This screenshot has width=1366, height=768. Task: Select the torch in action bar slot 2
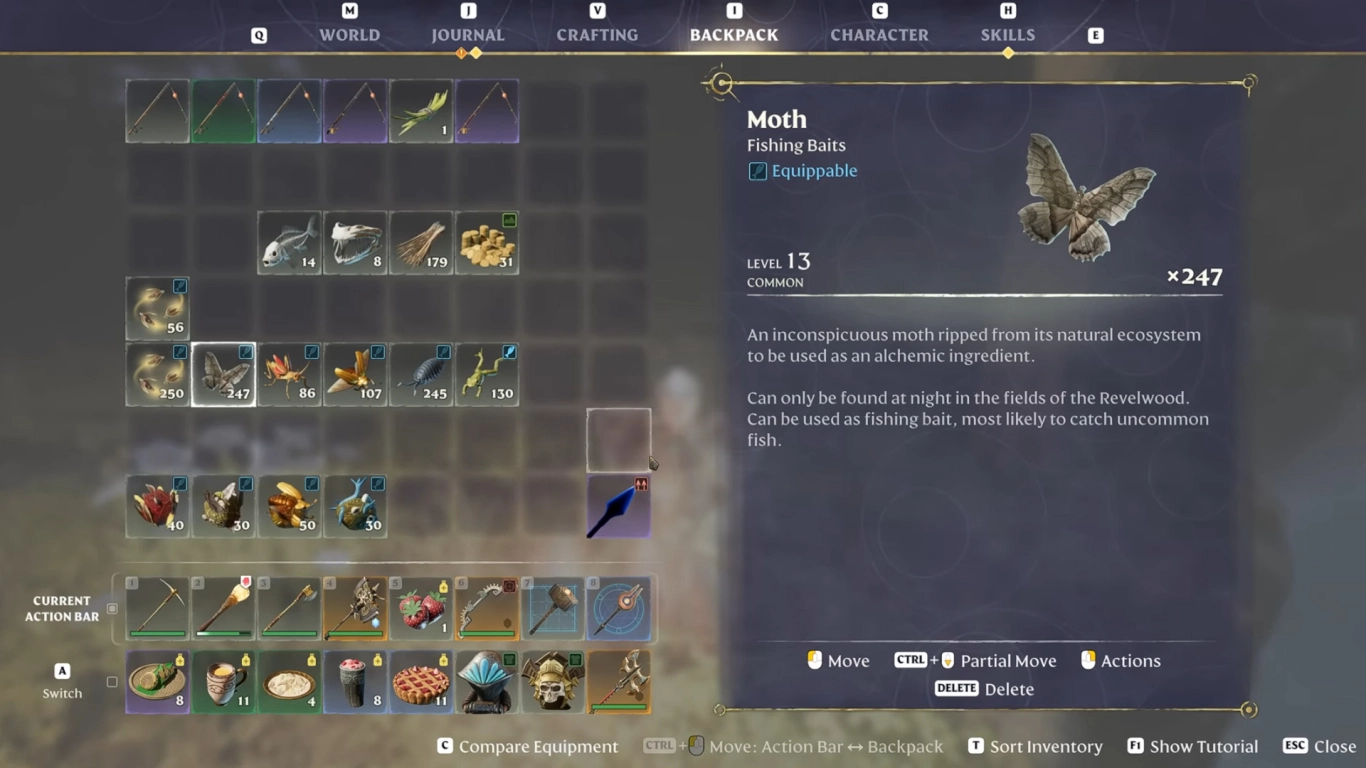[223, 607]
